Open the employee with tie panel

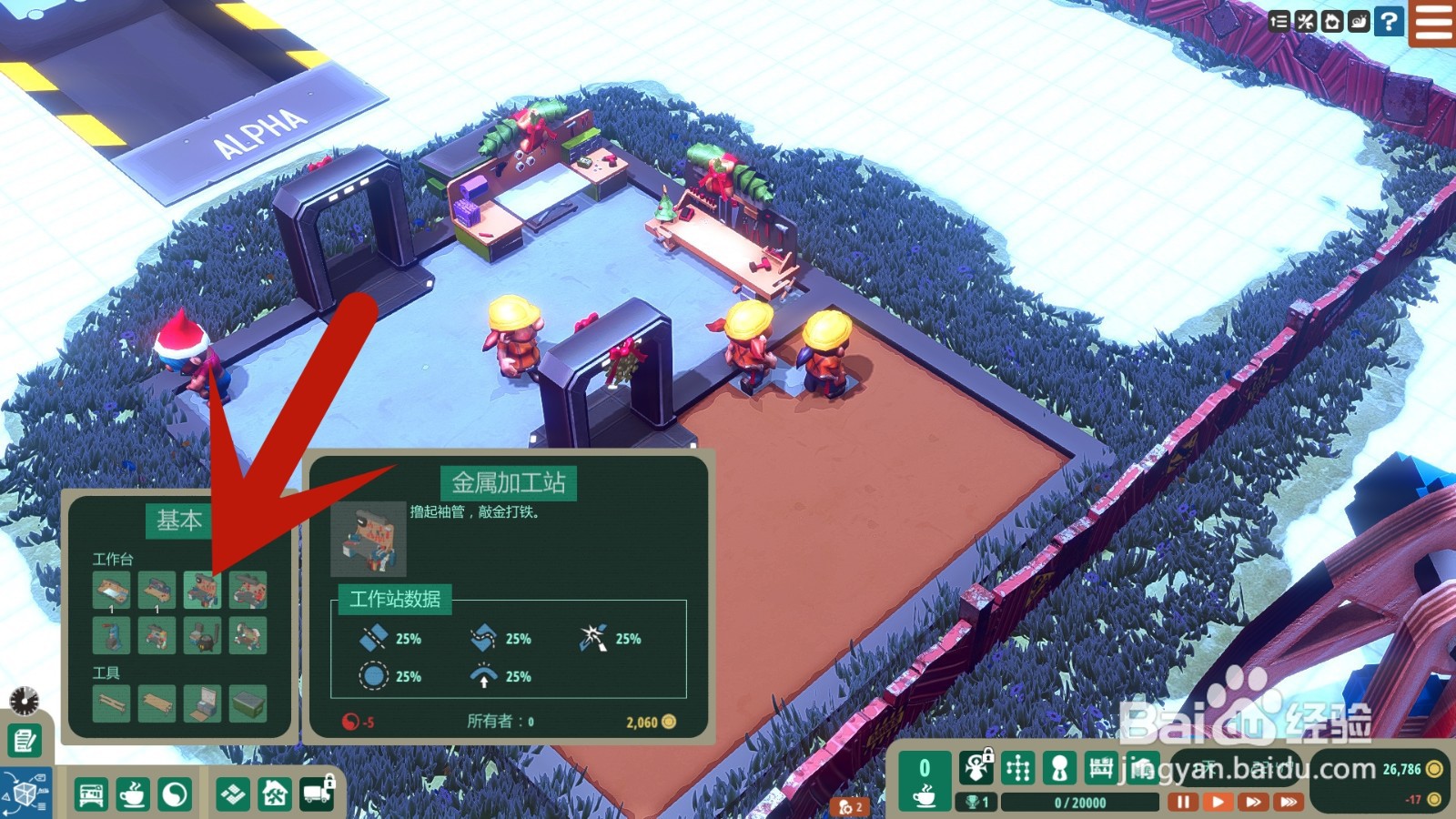[1059, 769]
